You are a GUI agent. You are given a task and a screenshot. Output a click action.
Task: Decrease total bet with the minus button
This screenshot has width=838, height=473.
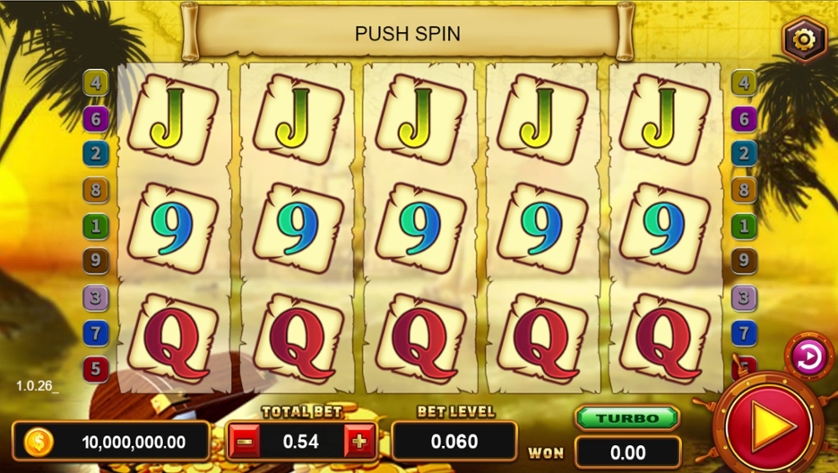tap(243, 440)
